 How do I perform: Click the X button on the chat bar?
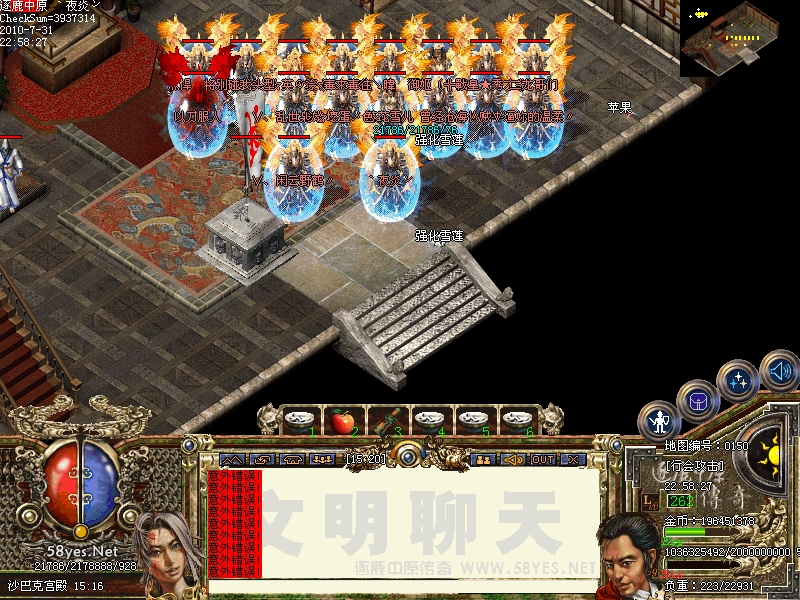[x=573, y=459]
